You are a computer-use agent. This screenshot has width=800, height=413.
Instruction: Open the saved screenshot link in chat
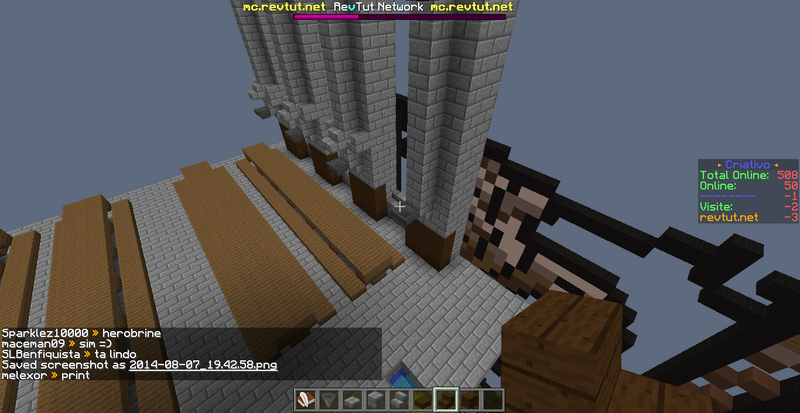(x=203, y=365)
